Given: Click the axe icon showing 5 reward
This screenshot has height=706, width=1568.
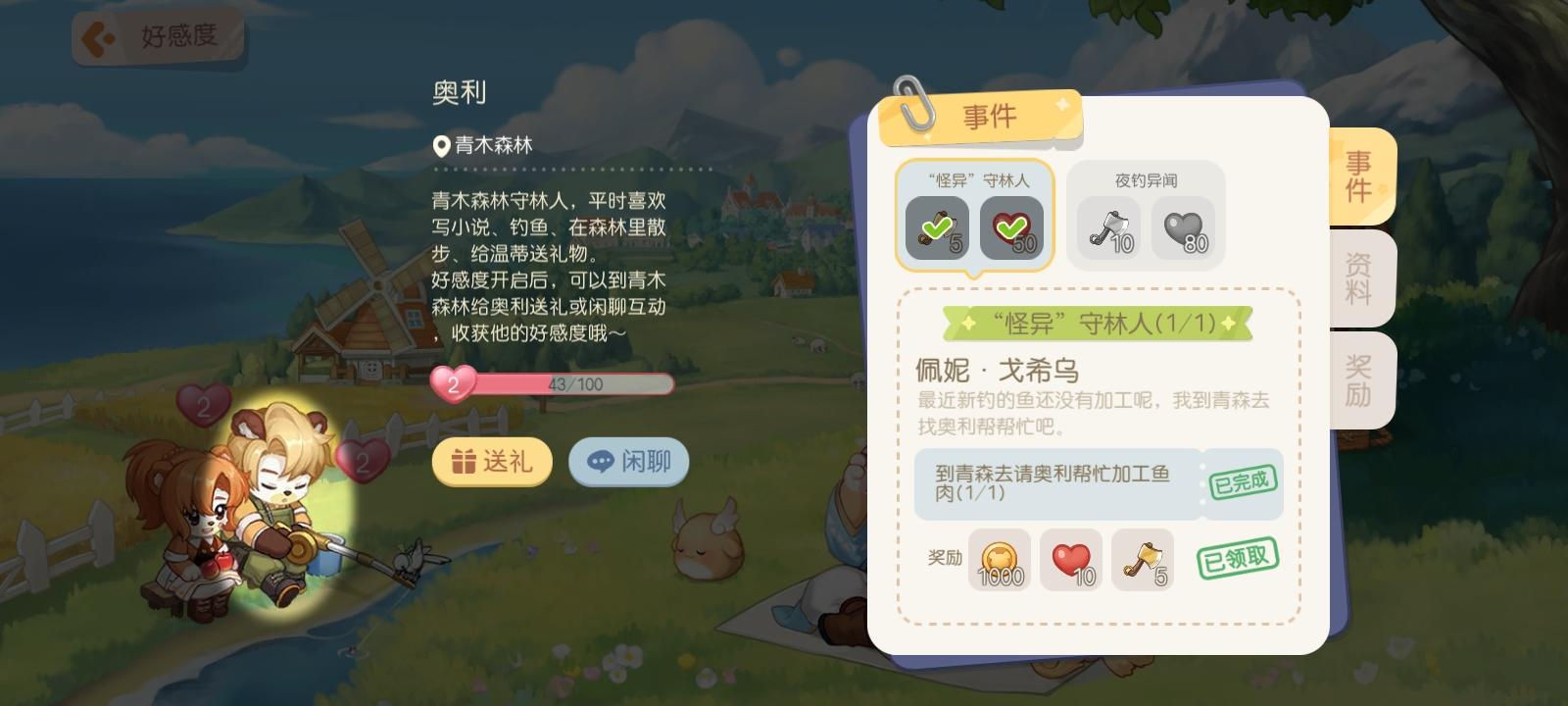Looking at the screenshot, I should coord(1143,560).
